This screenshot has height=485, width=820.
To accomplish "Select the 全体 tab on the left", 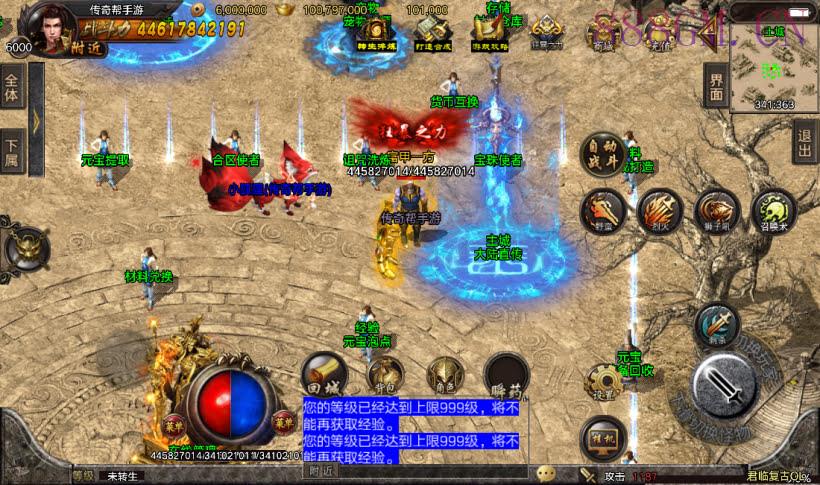I will point(12,86).
